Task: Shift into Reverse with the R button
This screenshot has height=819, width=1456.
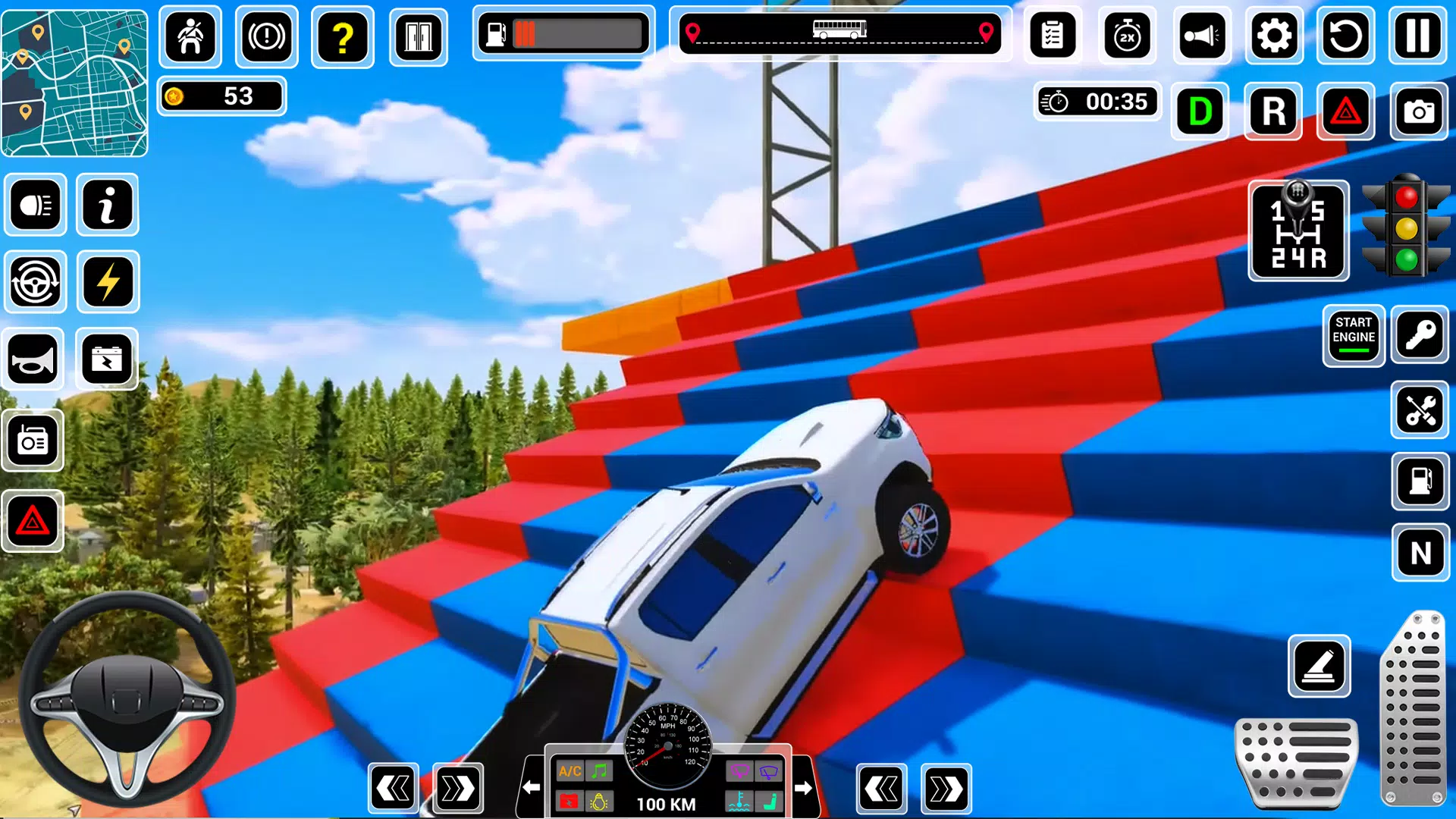Action: click(x=1273, y=111)
